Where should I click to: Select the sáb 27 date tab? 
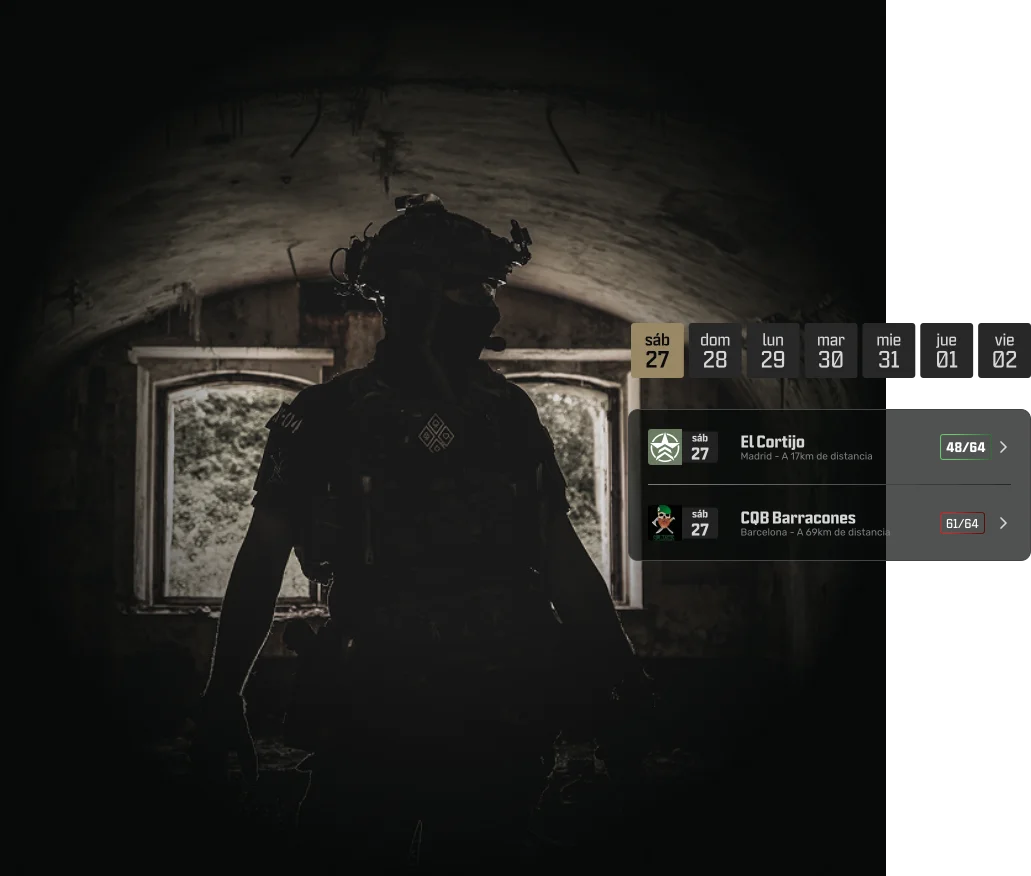pos(657,351)
